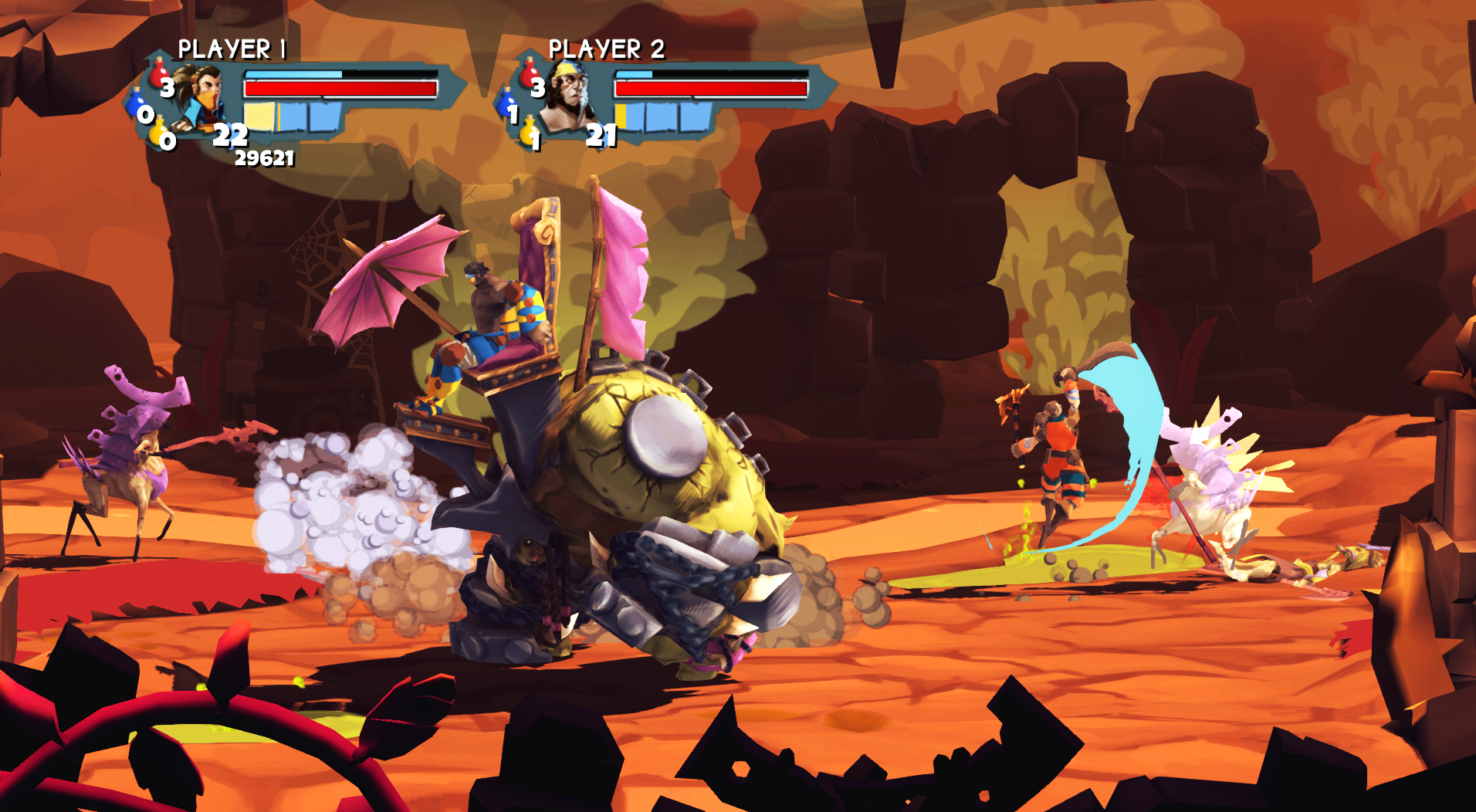Click Player 1's combo counter showing 22
Image resolution: width=1476 pixels, height=812 pixels.
pos(231,137)
